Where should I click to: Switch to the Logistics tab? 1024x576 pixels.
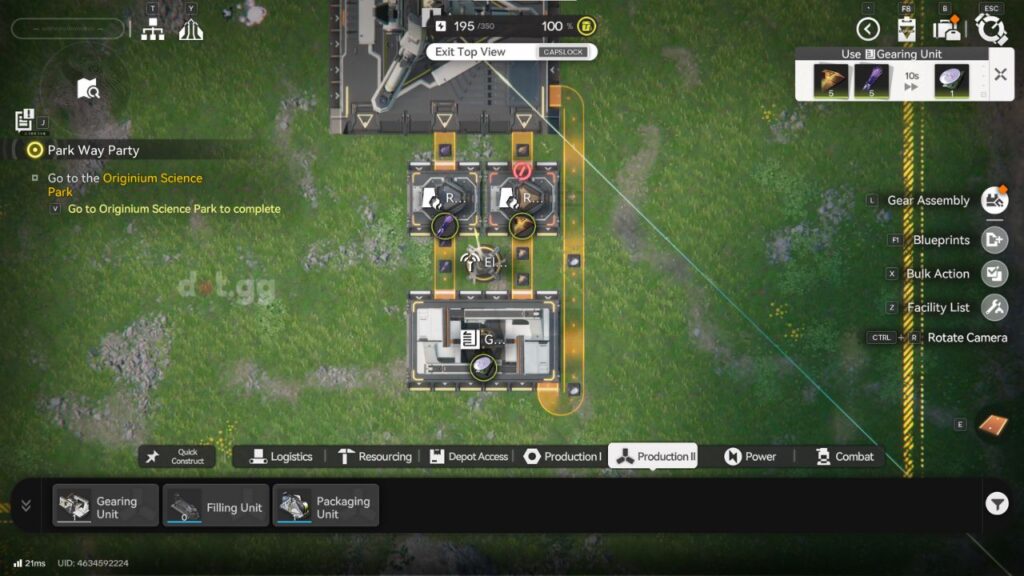tap(281, 457)
